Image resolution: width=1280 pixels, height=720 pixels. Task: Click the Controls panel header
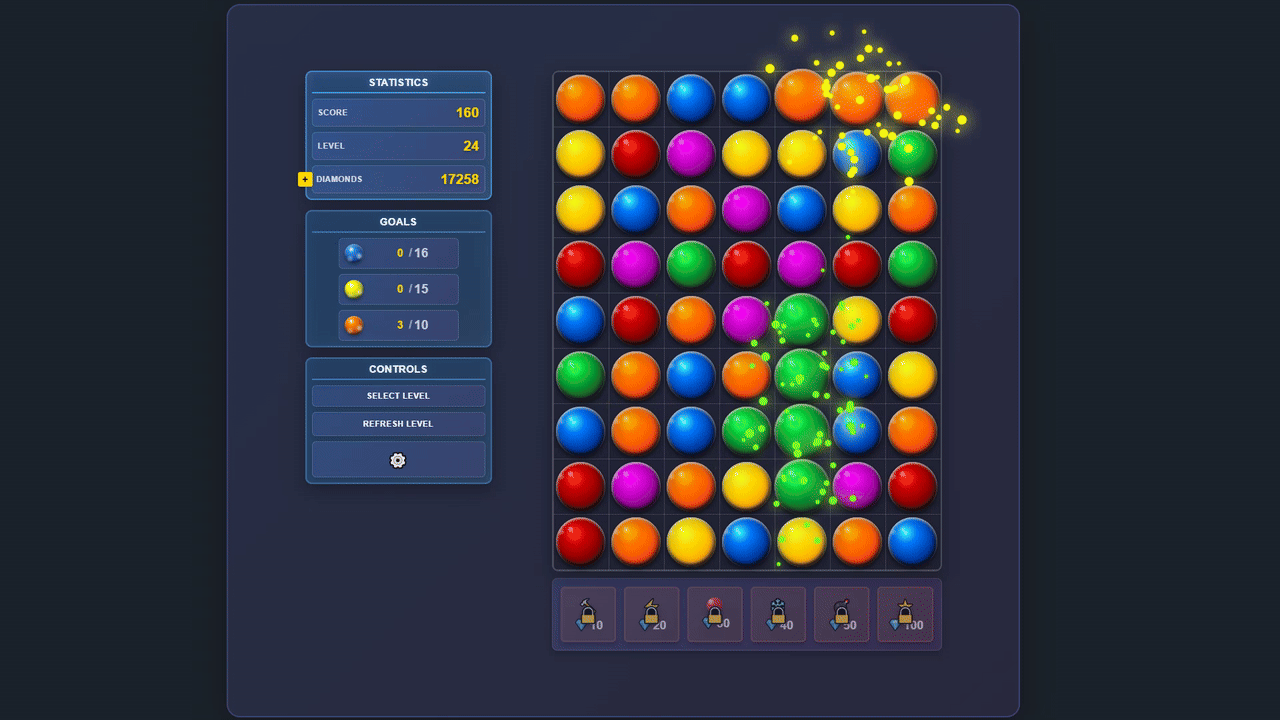398,368
